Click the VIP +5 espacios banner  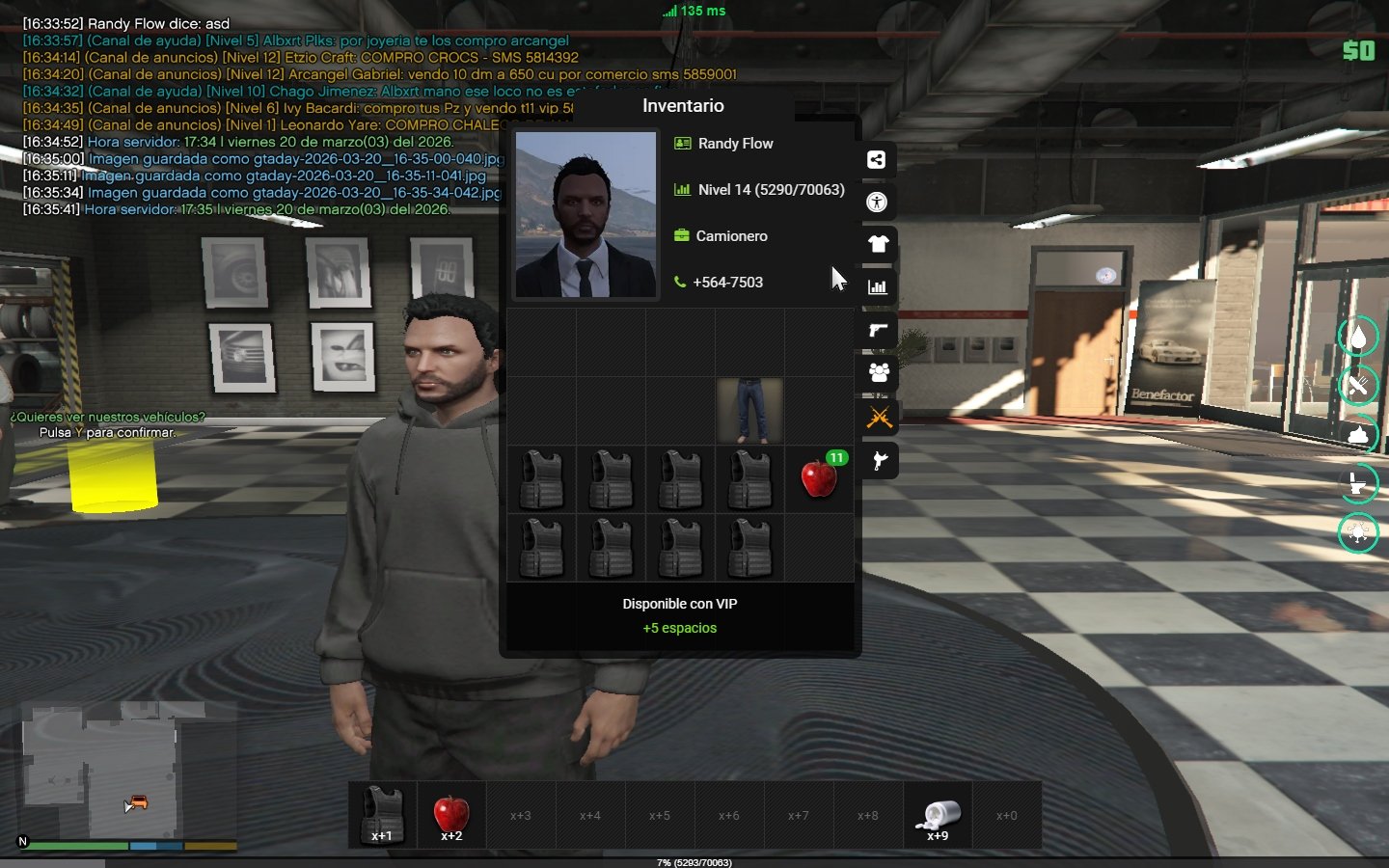tap(680, 616)
